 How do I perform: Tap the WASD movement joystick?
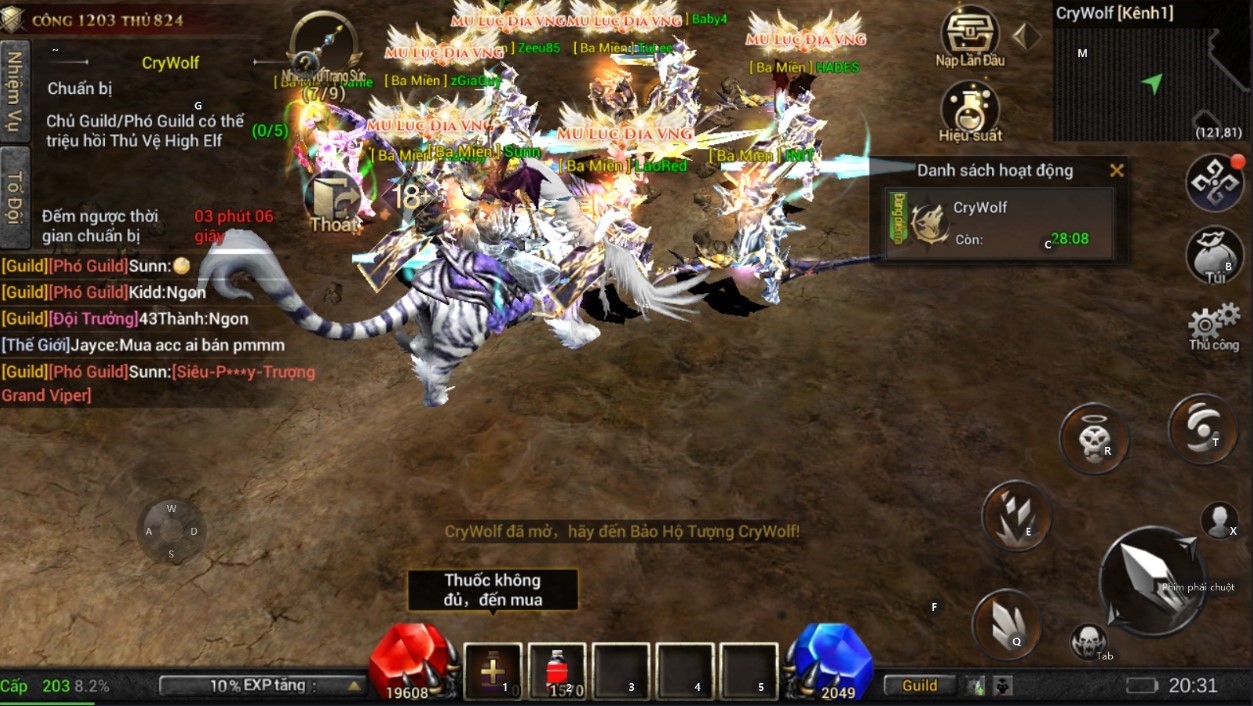click(171, 531)
